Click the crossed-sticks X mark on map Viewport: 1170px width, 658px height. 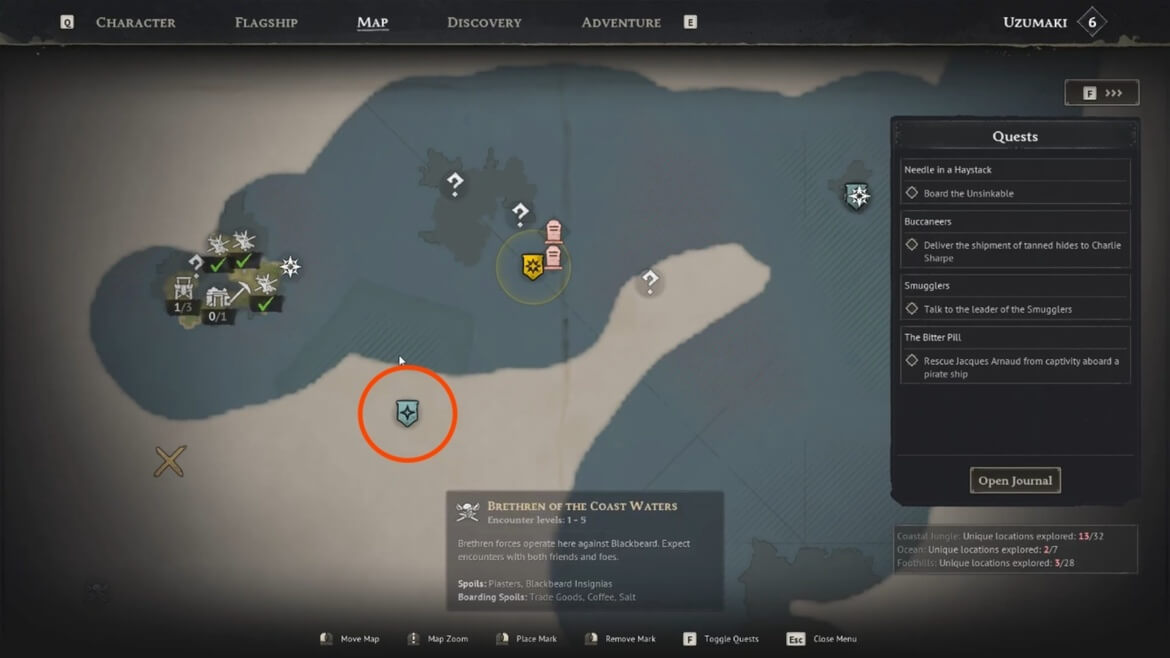[170, 461]
